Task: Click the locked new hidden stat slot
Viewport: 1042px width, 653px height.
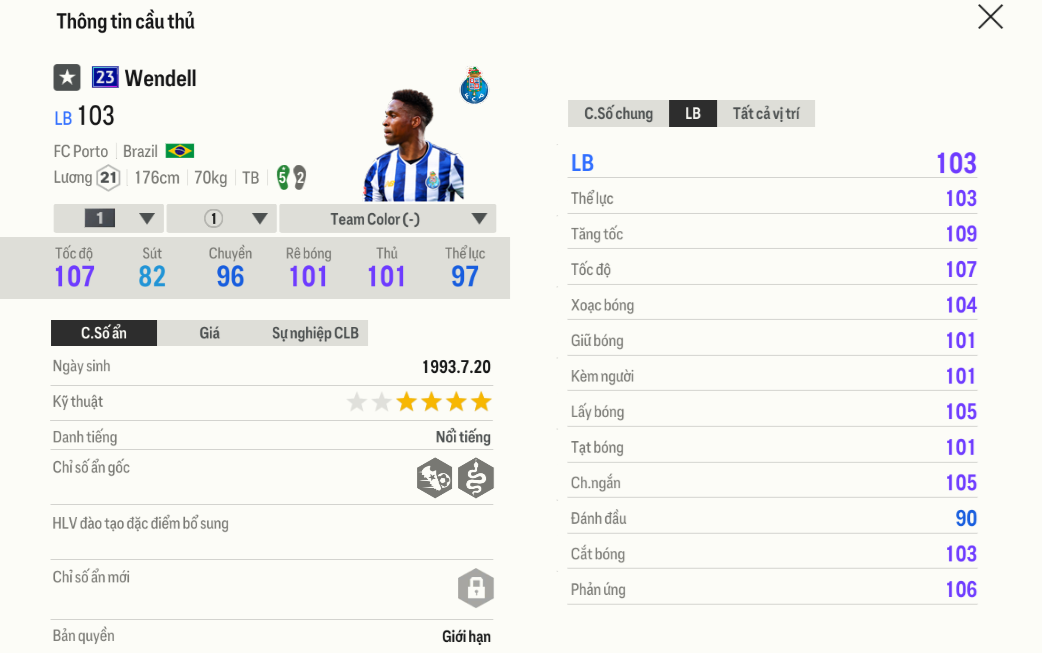Action: pos(476,588)
